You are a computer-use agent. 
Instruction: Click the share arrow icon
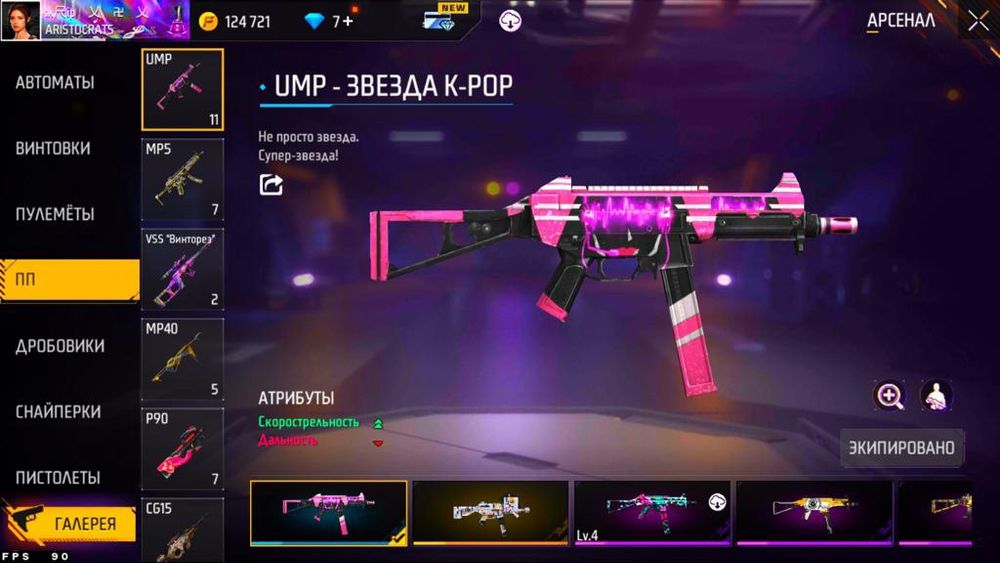click(271, 185)
